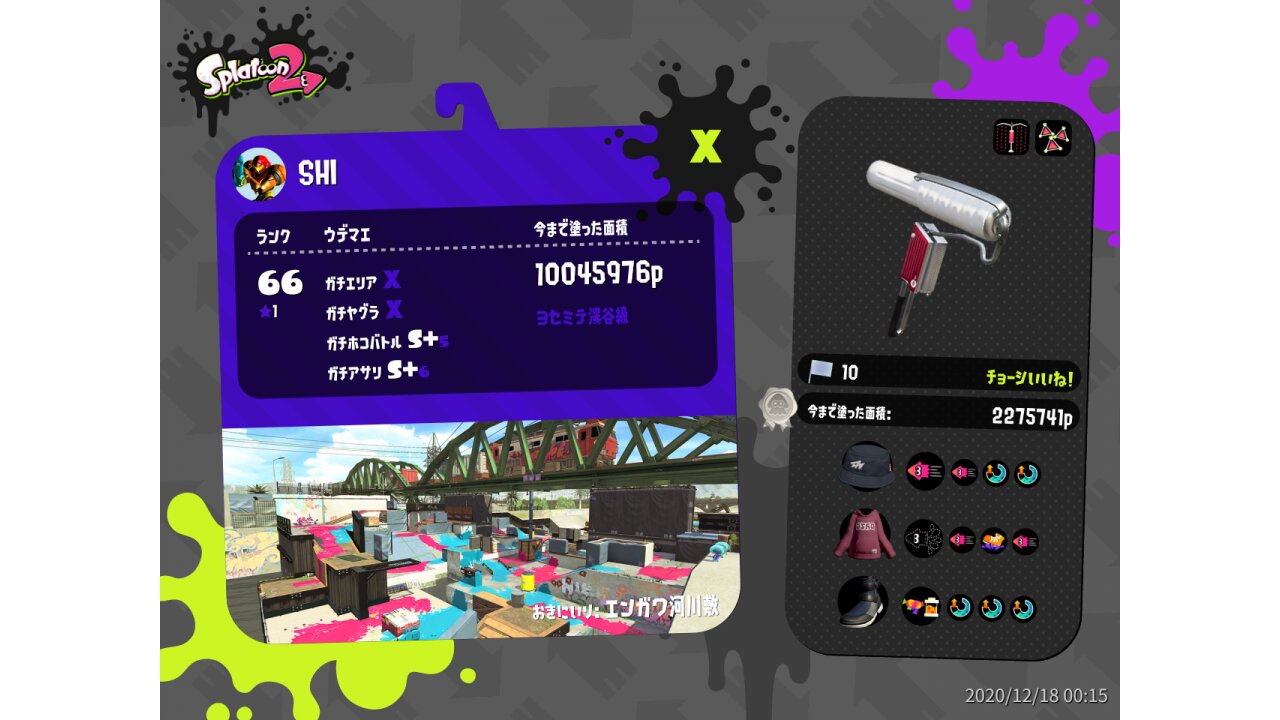1280x720 pixels.
Task: Tap the weapon flag level 10 bar
Action: (x=938, y=374)
